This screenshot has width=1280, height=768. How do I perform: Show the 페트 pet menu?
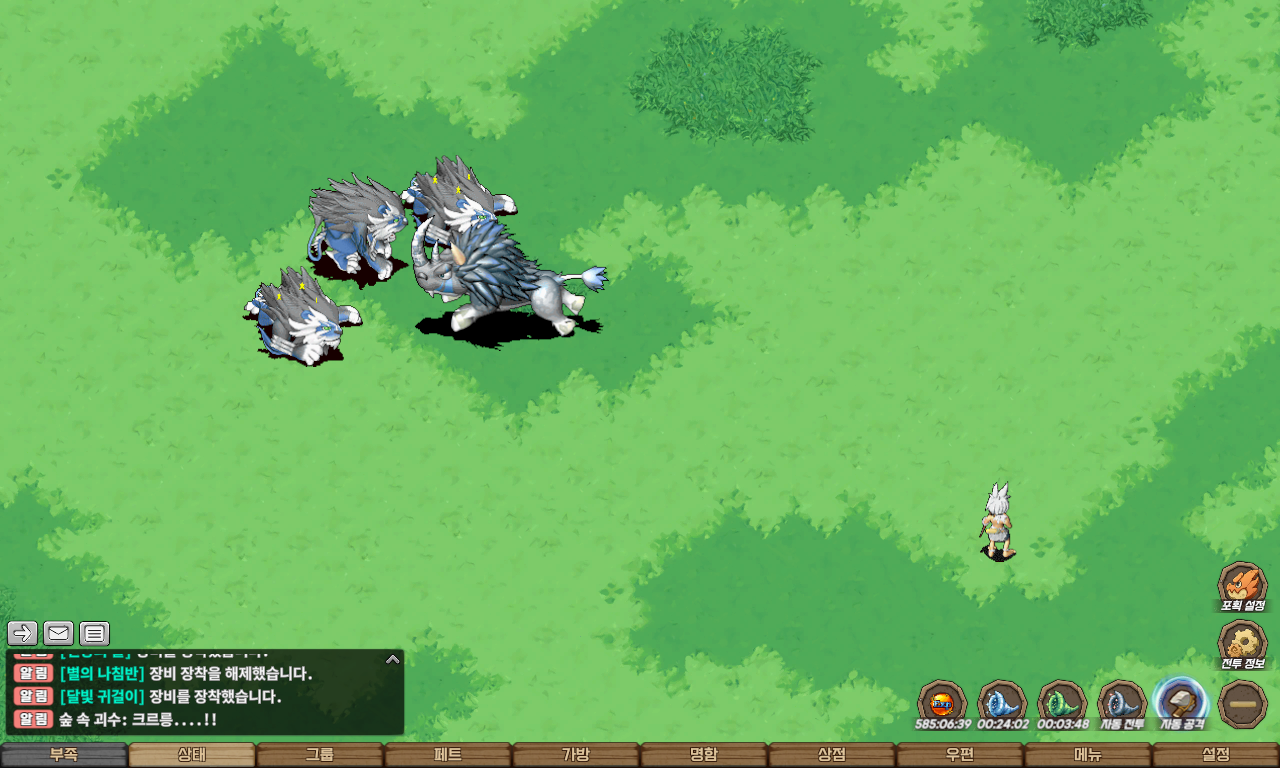(448, 755)
